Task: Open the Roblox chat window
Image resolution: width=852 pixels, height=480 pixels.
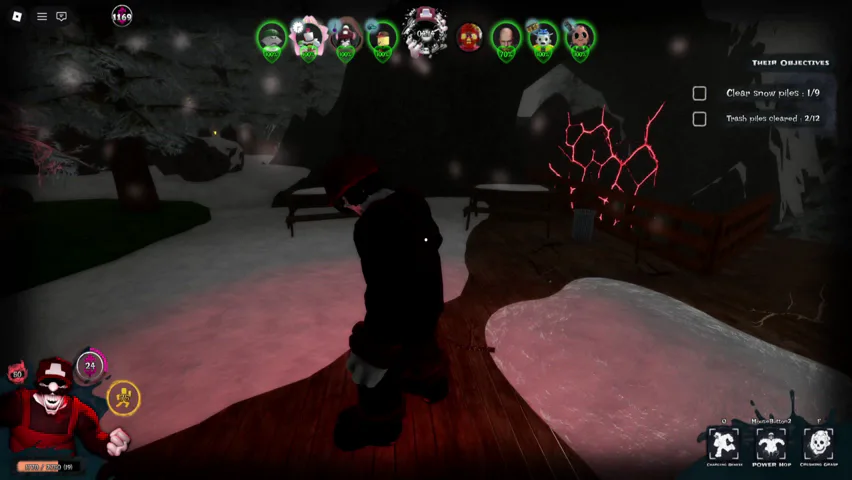Action: [62, 16]
